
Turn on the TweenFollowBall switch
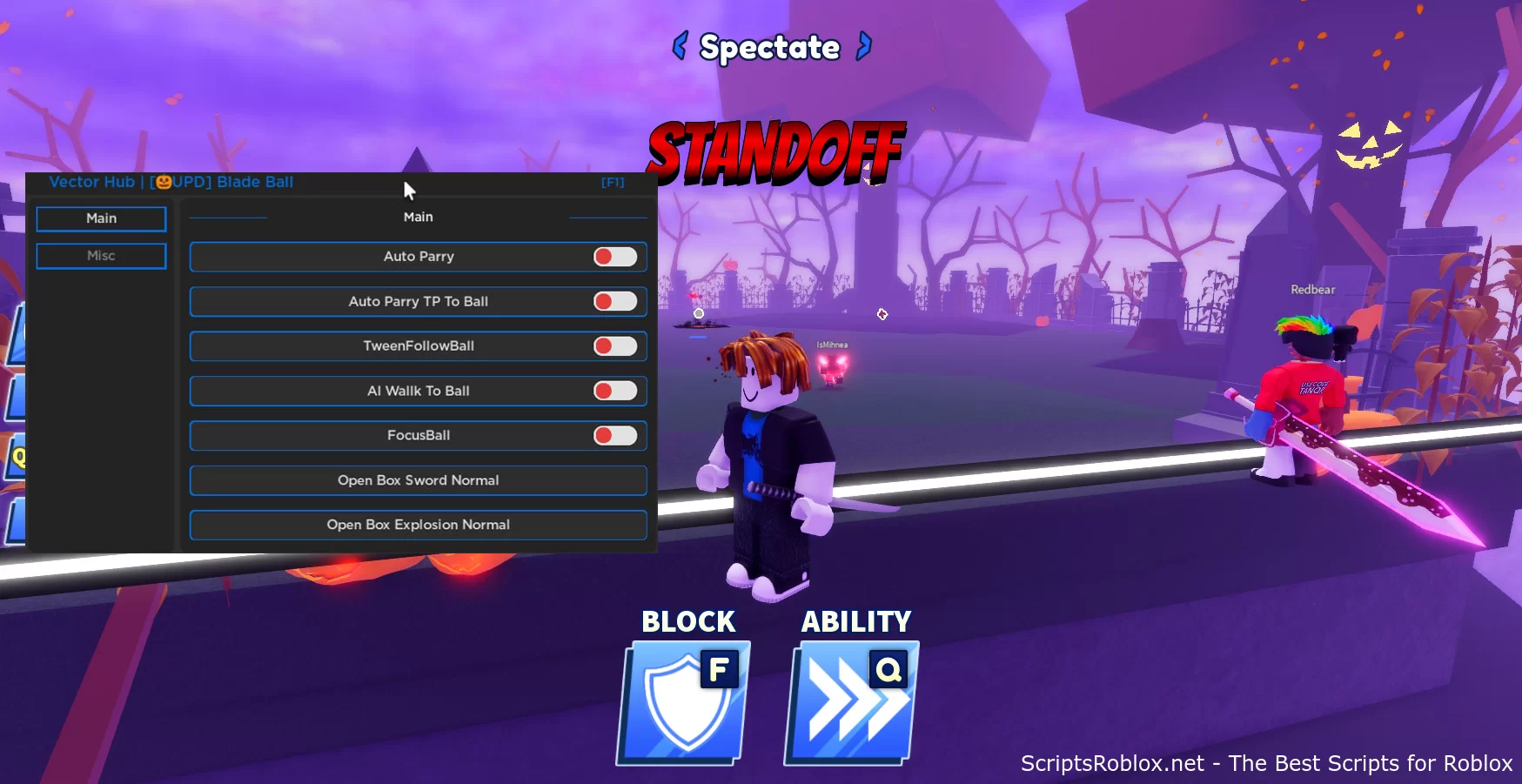[x=615, y=345]
